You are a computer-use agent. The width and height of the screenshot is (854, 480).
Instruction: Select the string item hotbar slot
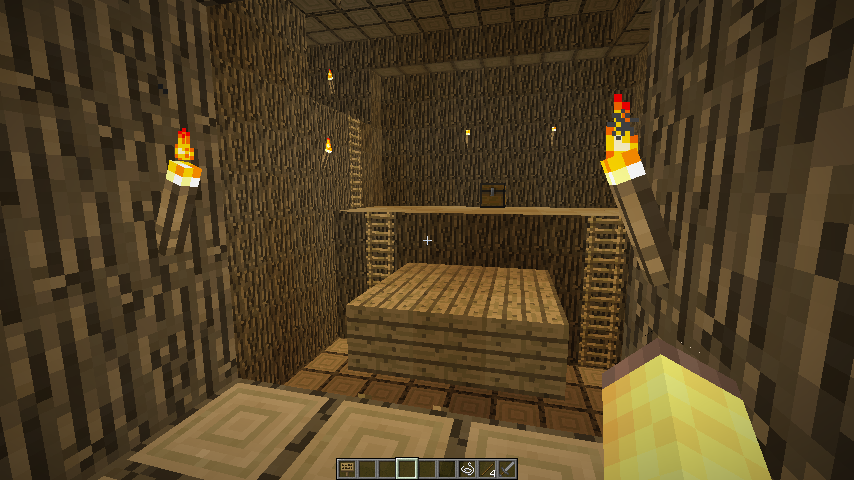(x=467, y=468)
